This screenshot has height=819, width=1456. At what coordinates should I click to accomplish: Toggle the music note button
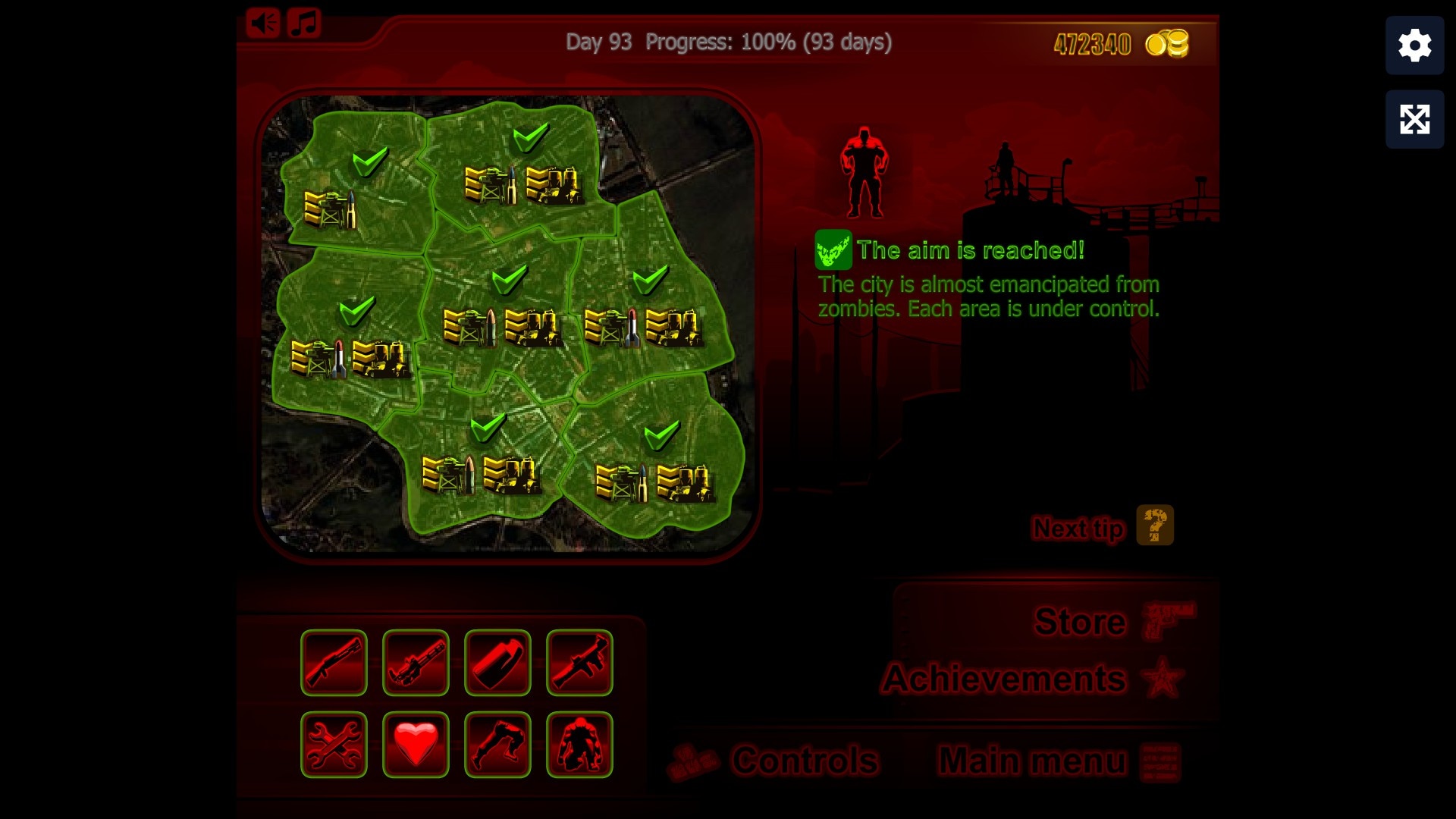(304, 24)
